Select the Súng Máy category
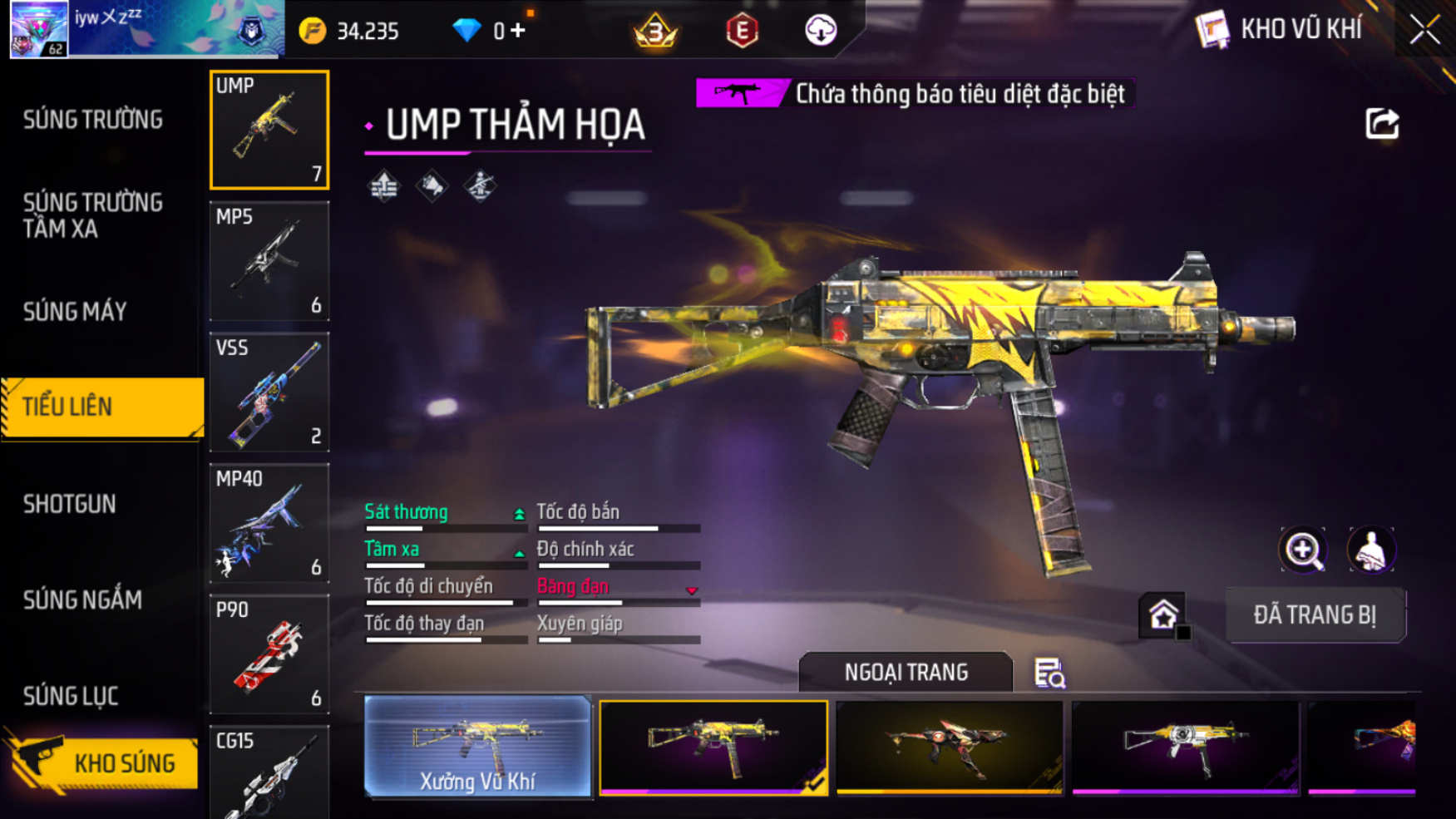The image size is (1456, 819). pos(75,312)
